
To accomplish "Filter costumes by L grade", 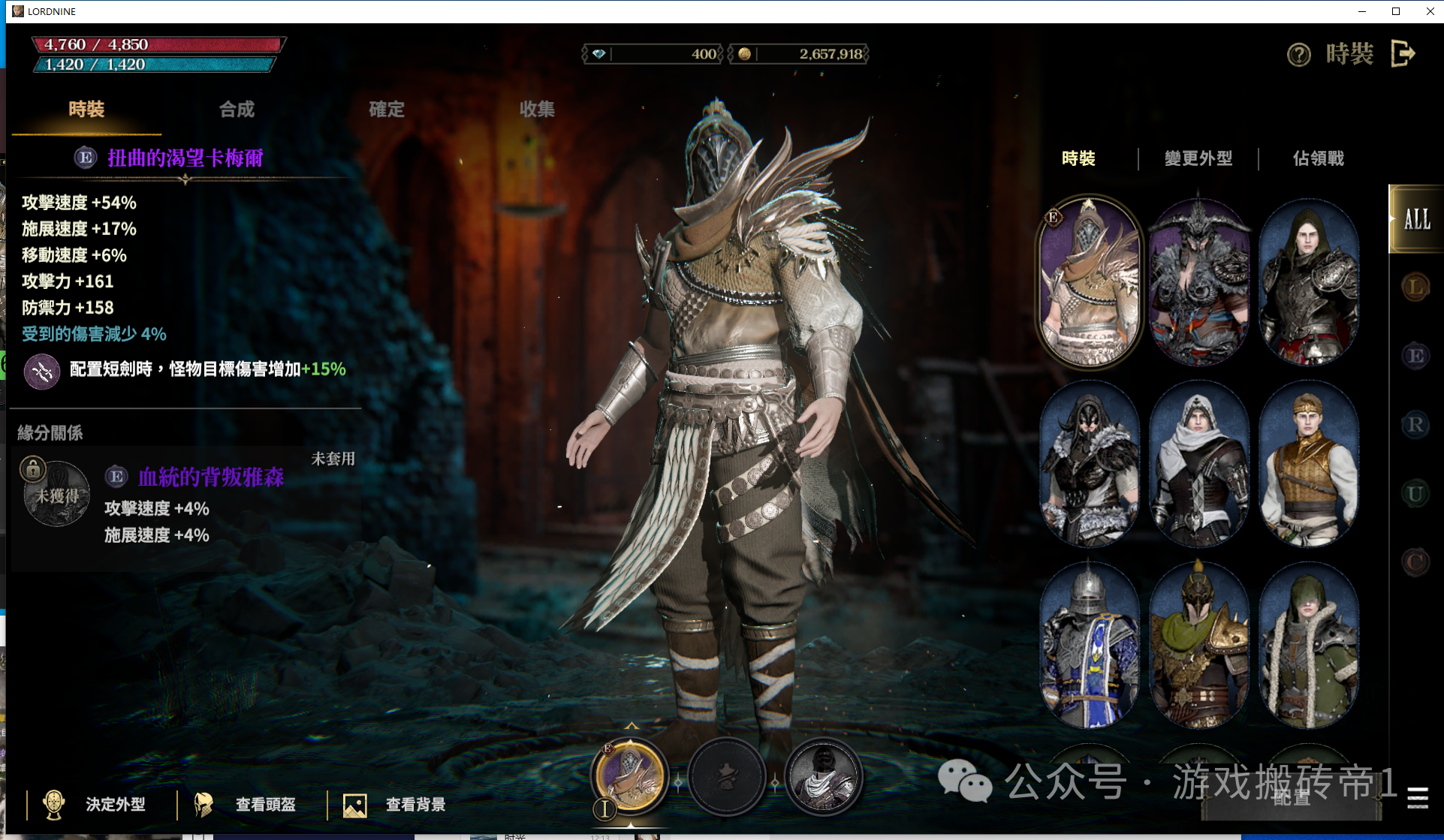I will tap(1415, 287).
